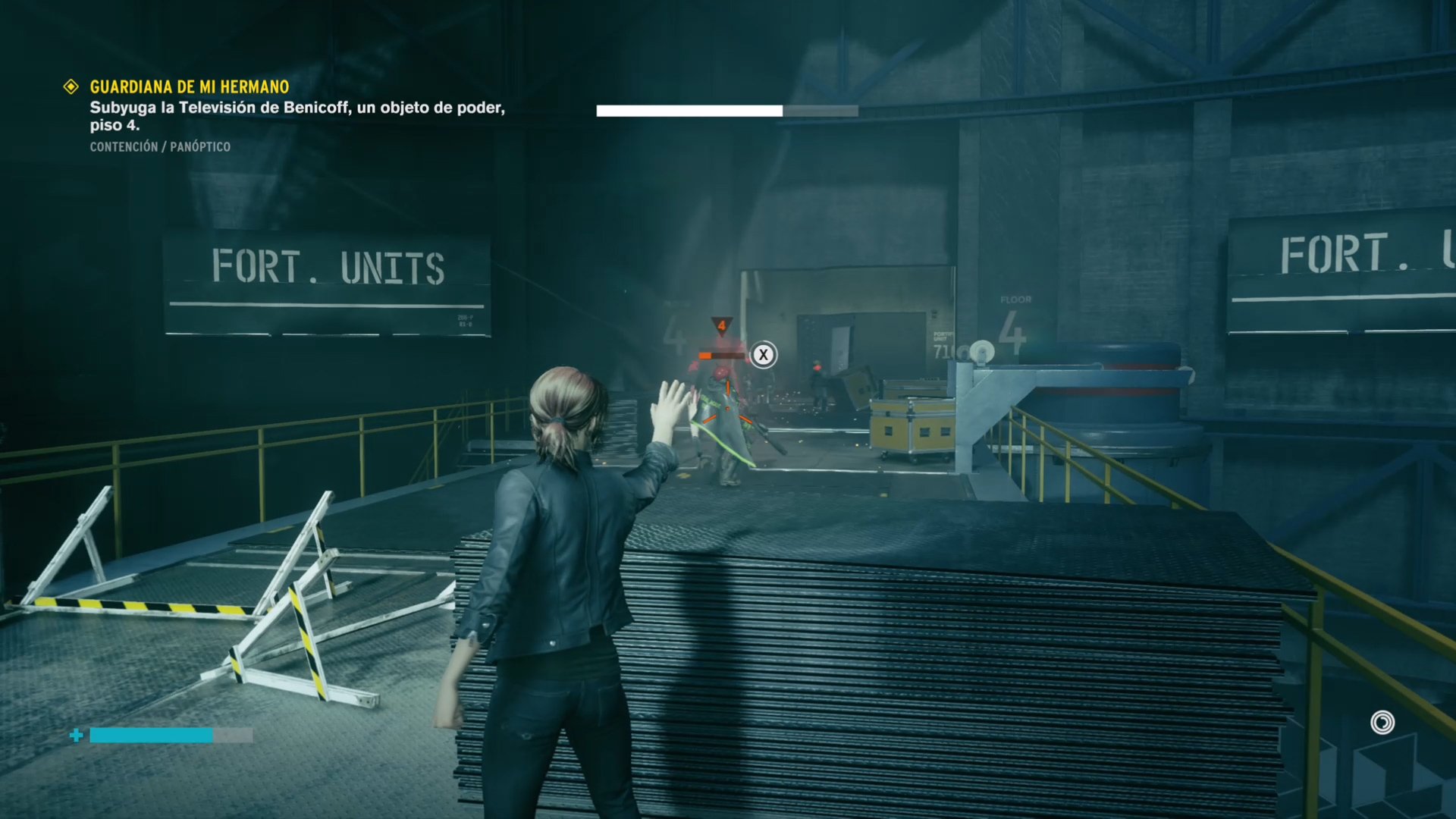
Task: Click the yellow diamond mission marker icon
Action: pyautogui.click(x=71, y=87)
